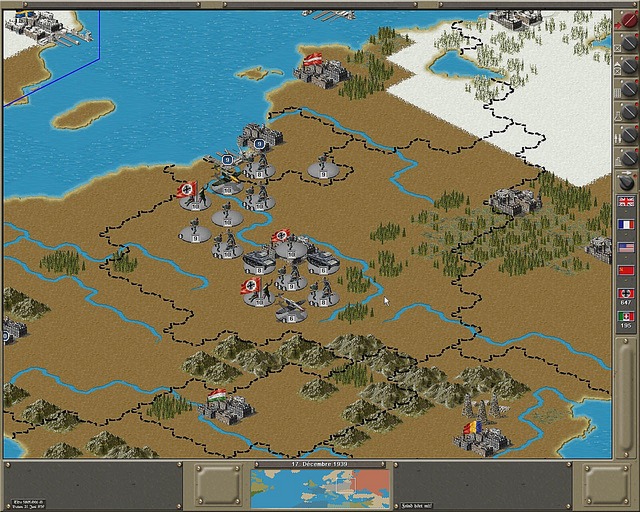Activate the red knob in the sidebar

[x=628, y=21]
